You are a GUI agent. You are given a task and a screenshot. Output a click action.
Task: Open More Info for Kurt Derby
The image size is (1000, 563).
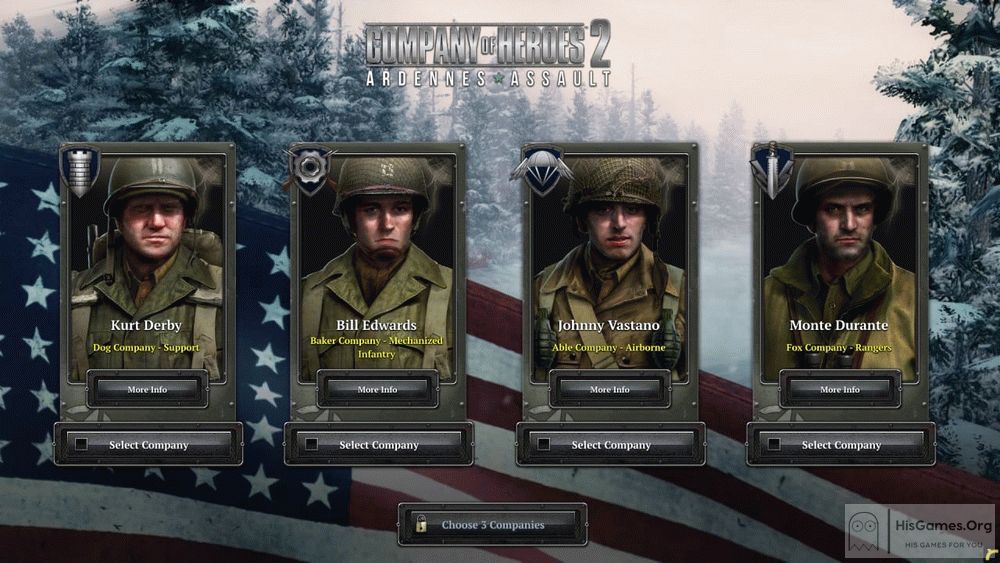pos(147,389)
